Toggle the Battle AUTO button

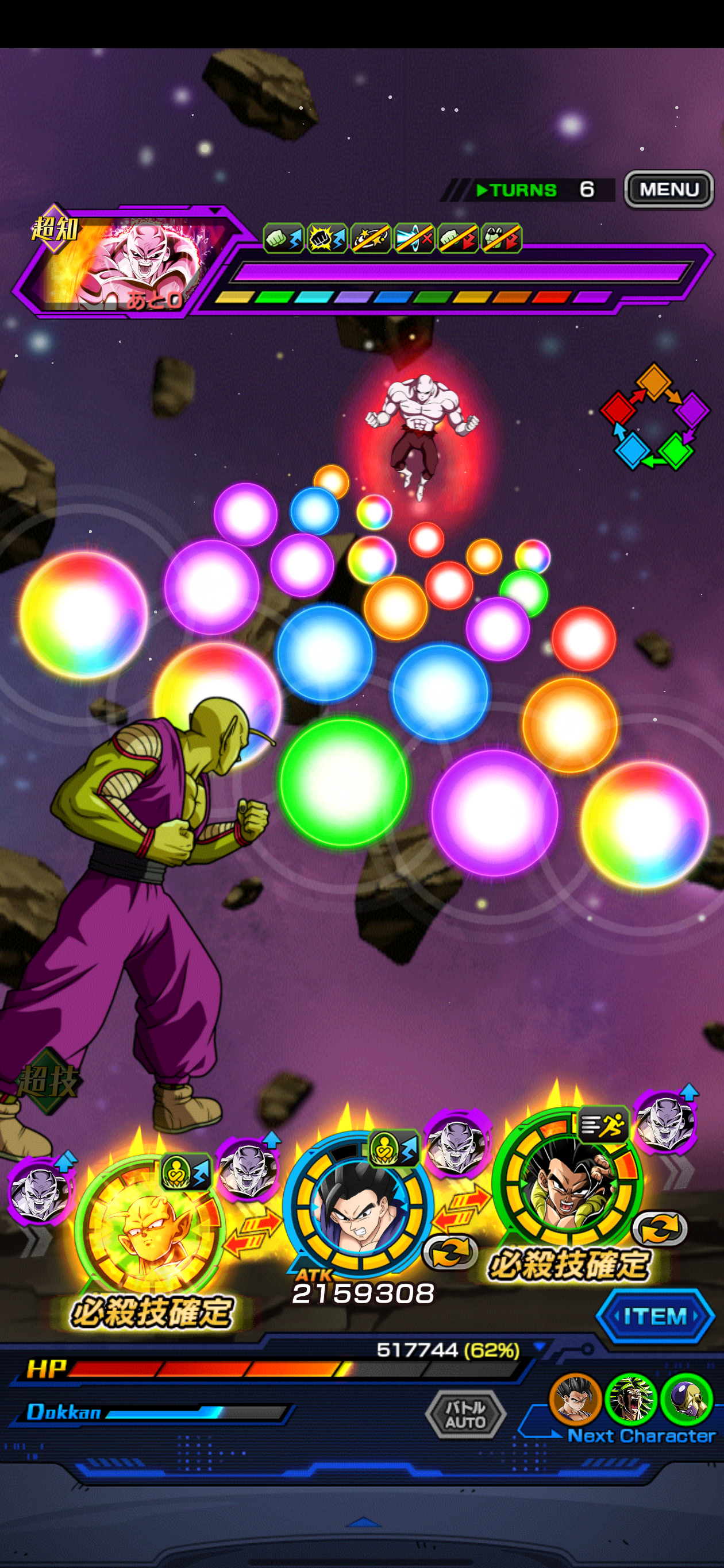click(x=465, y=1413)
